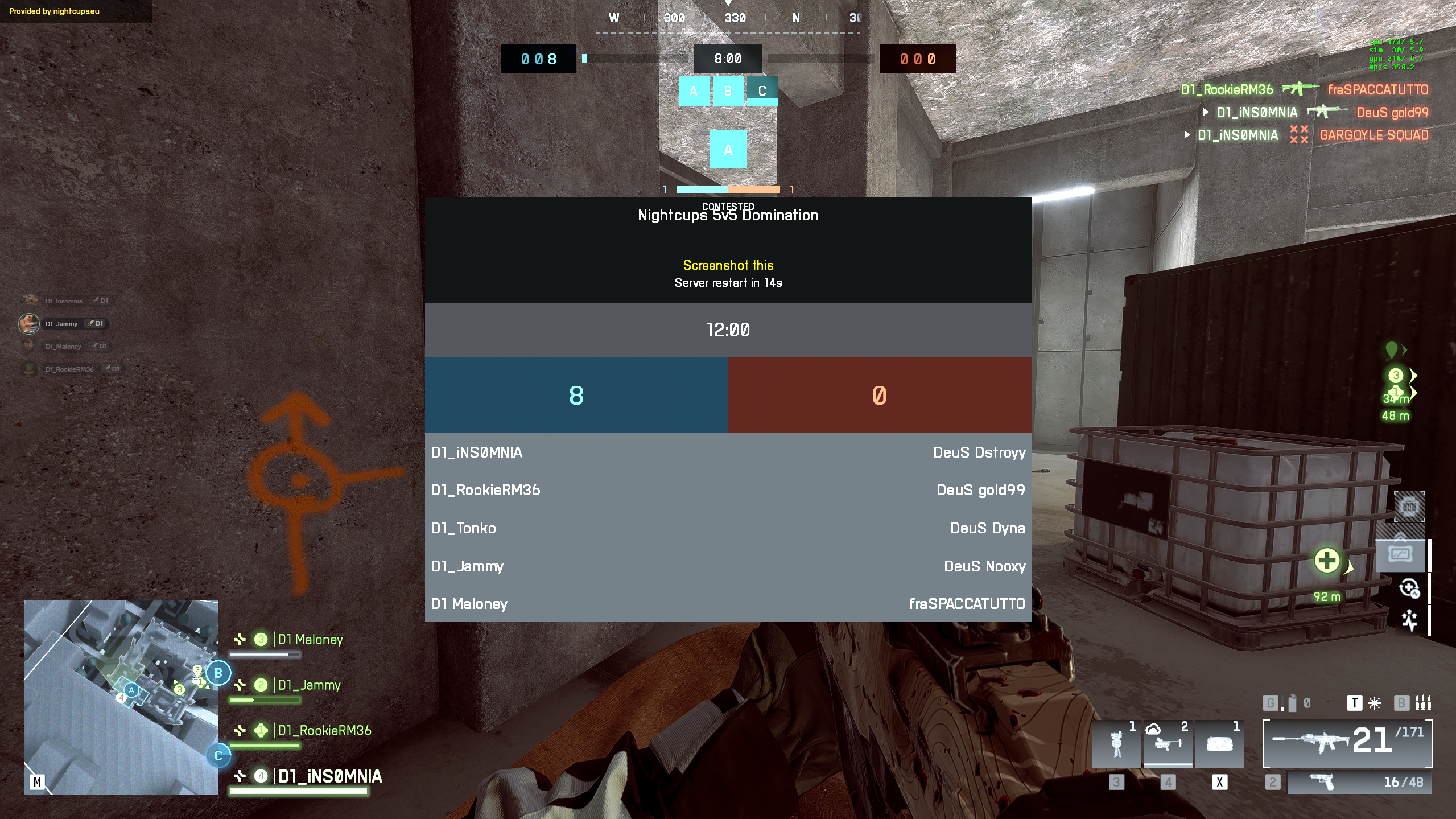
Task: Pick D1_RookieRM36 in the squad list
Action: 324,731
